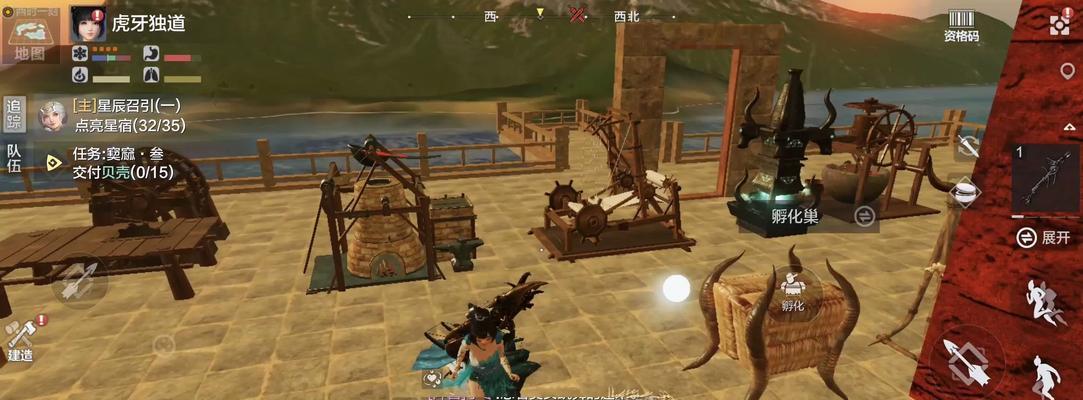Tap the player avatar portrait

(88, 24)
